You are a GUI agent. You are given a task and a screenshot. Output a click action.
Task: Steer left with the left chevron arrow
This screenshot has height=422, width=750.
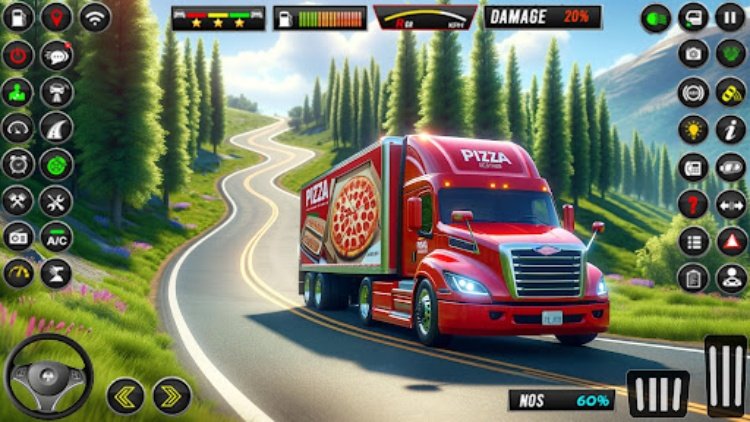tap(126, 395)
